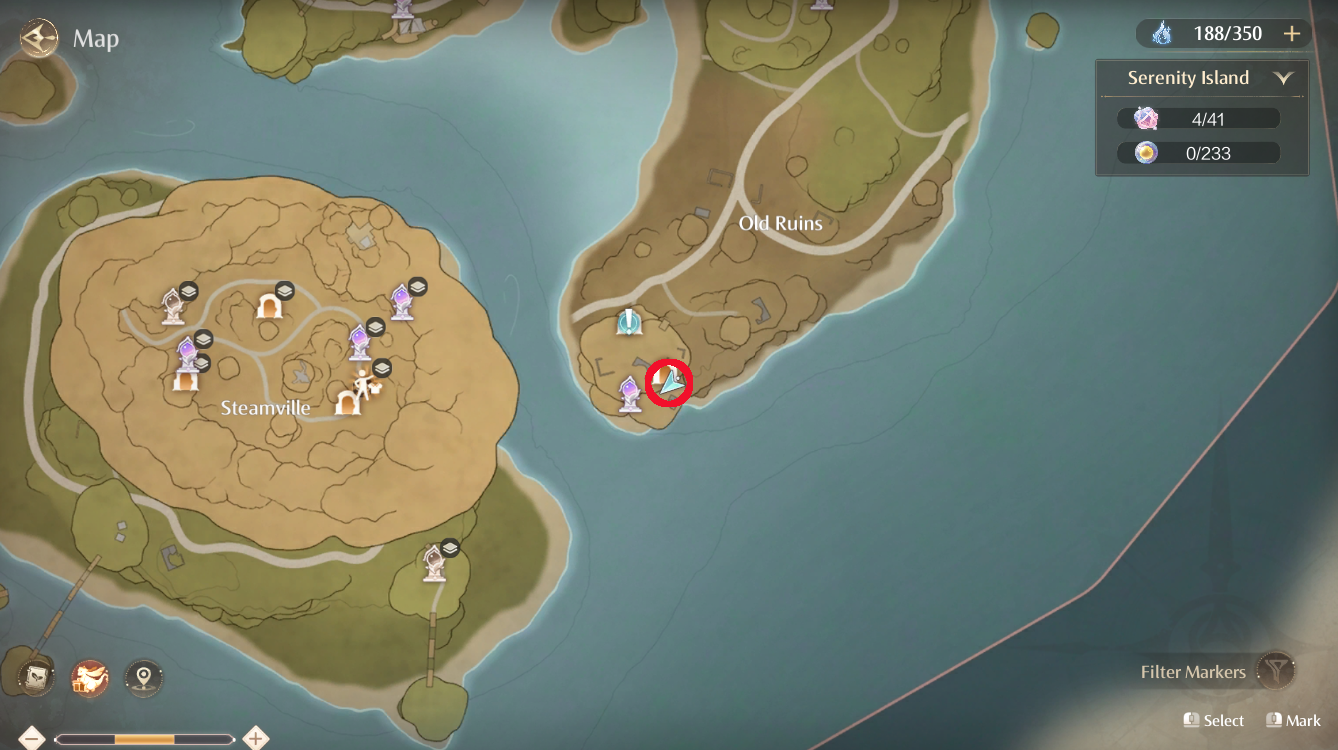Click the map zoom slider track

(x=145, y=737)
